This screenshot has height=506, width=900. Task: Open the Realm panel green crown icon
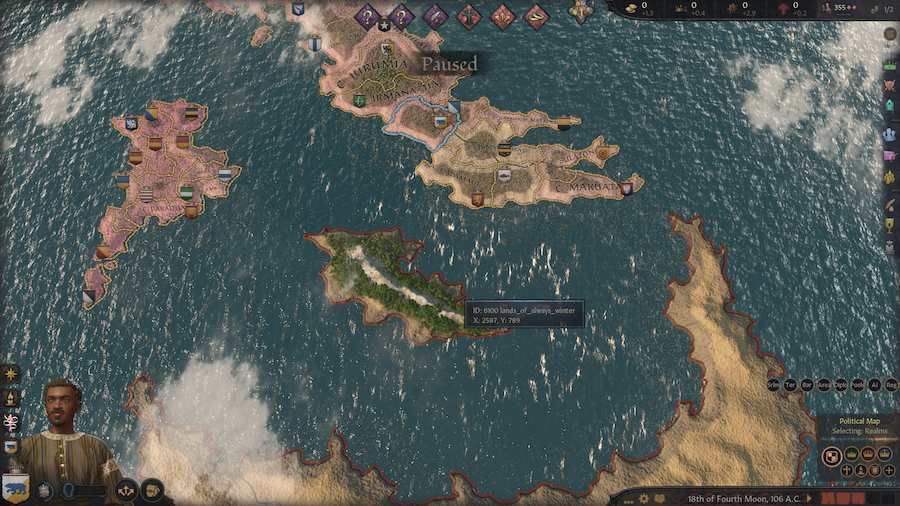tap(889, 65)
